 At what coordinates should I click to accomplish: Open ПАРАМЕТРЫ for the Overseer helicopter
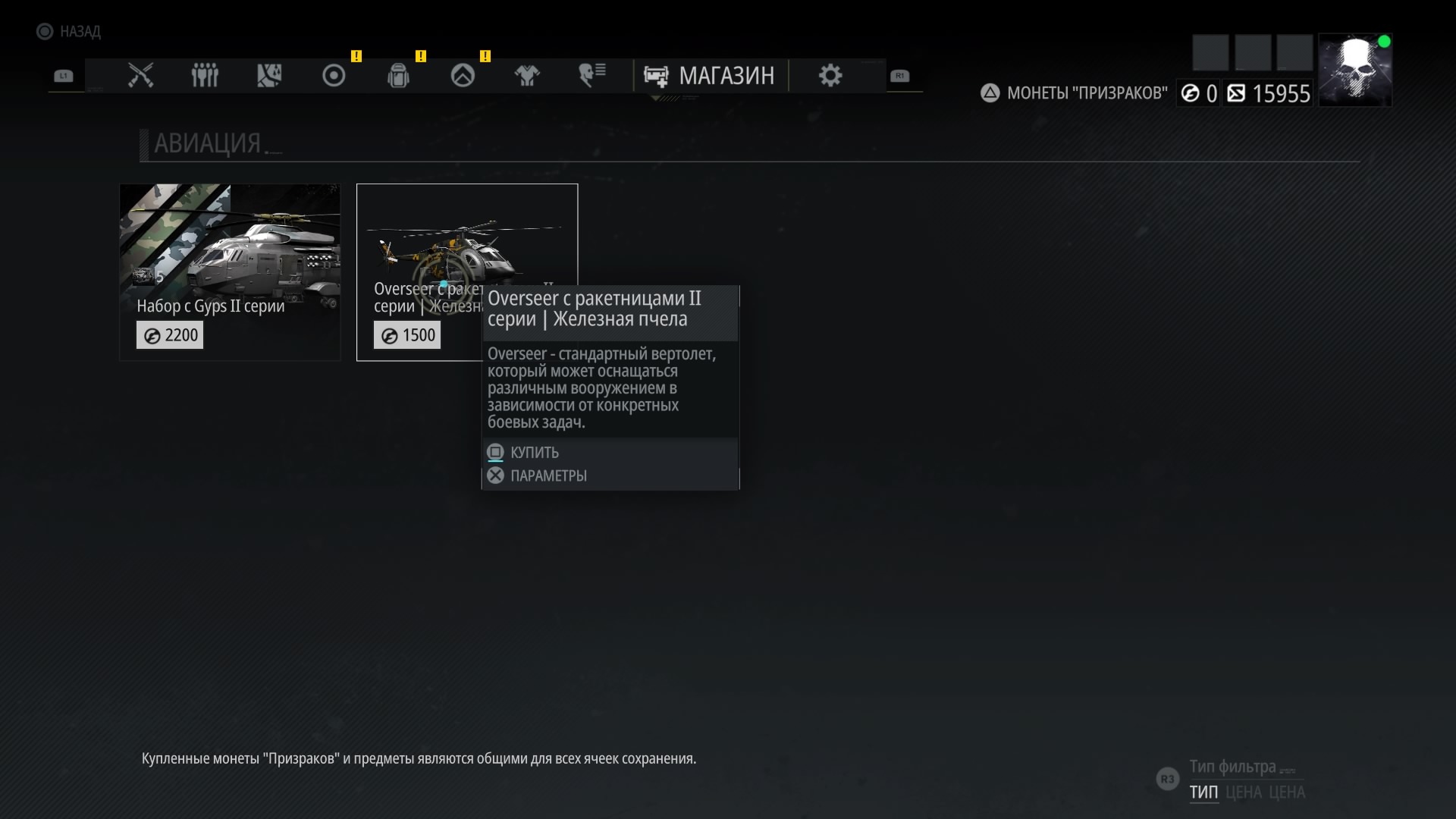[548, 476]
